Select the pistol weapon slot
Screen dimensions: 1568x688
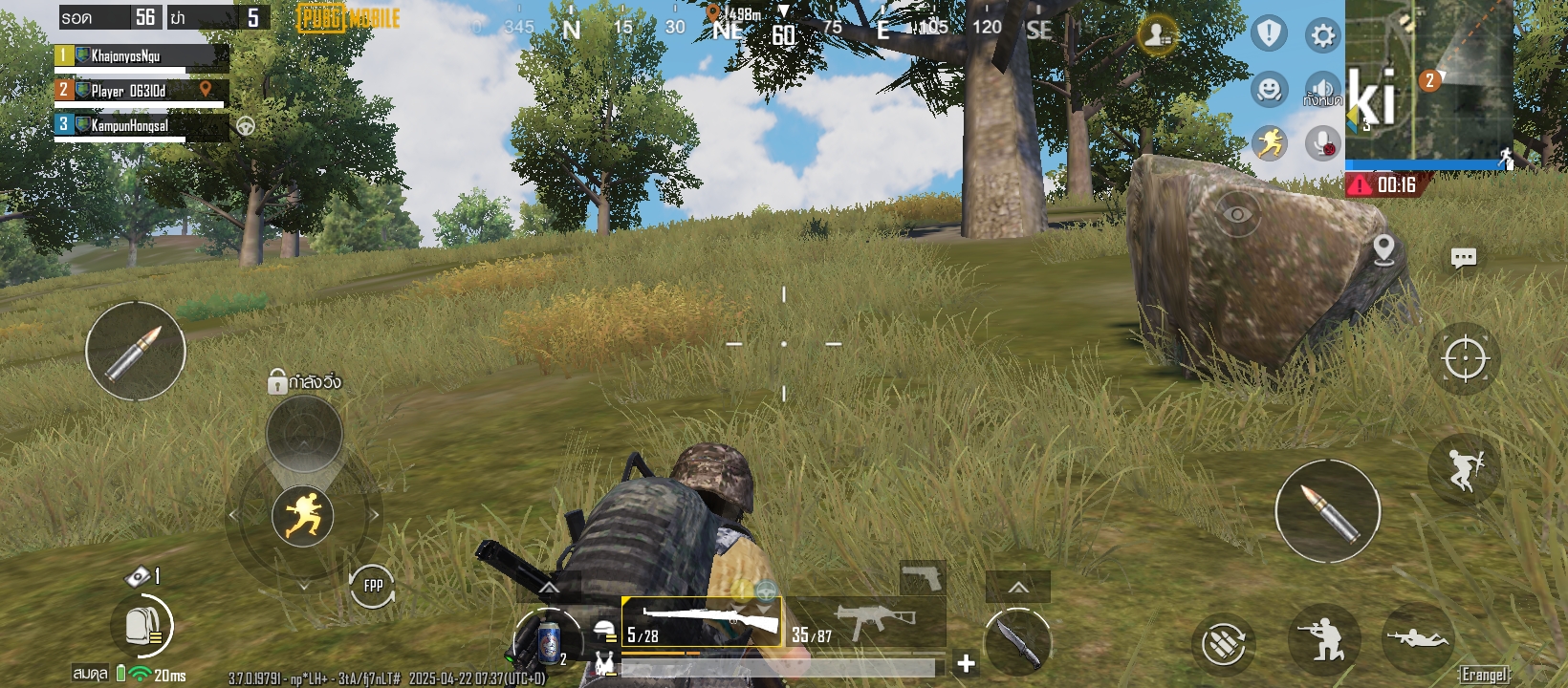923,577
